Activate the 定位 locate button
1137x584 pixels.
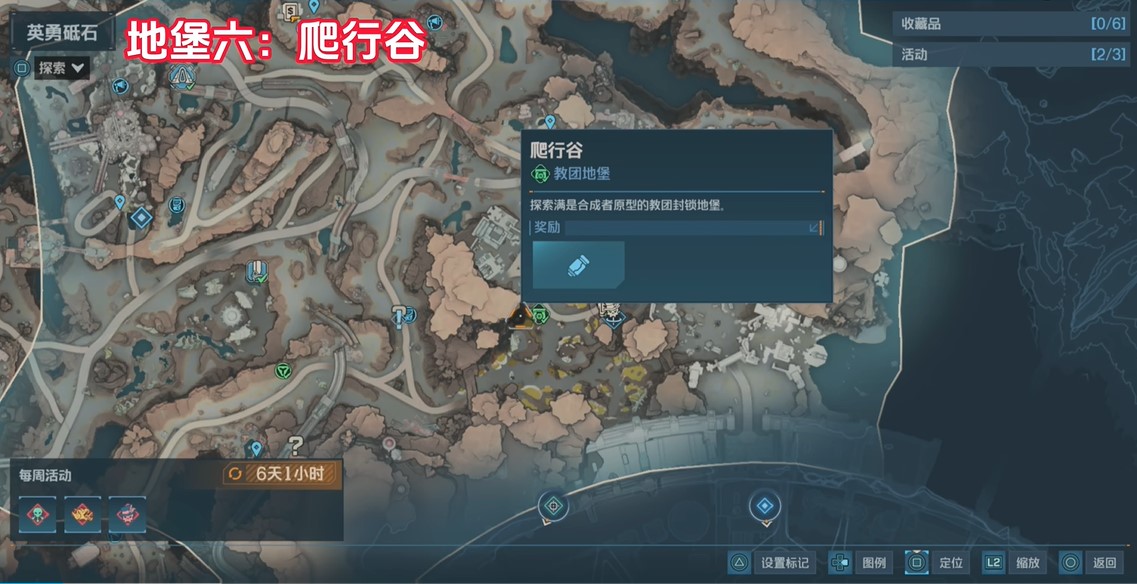[x=935, y=563]
